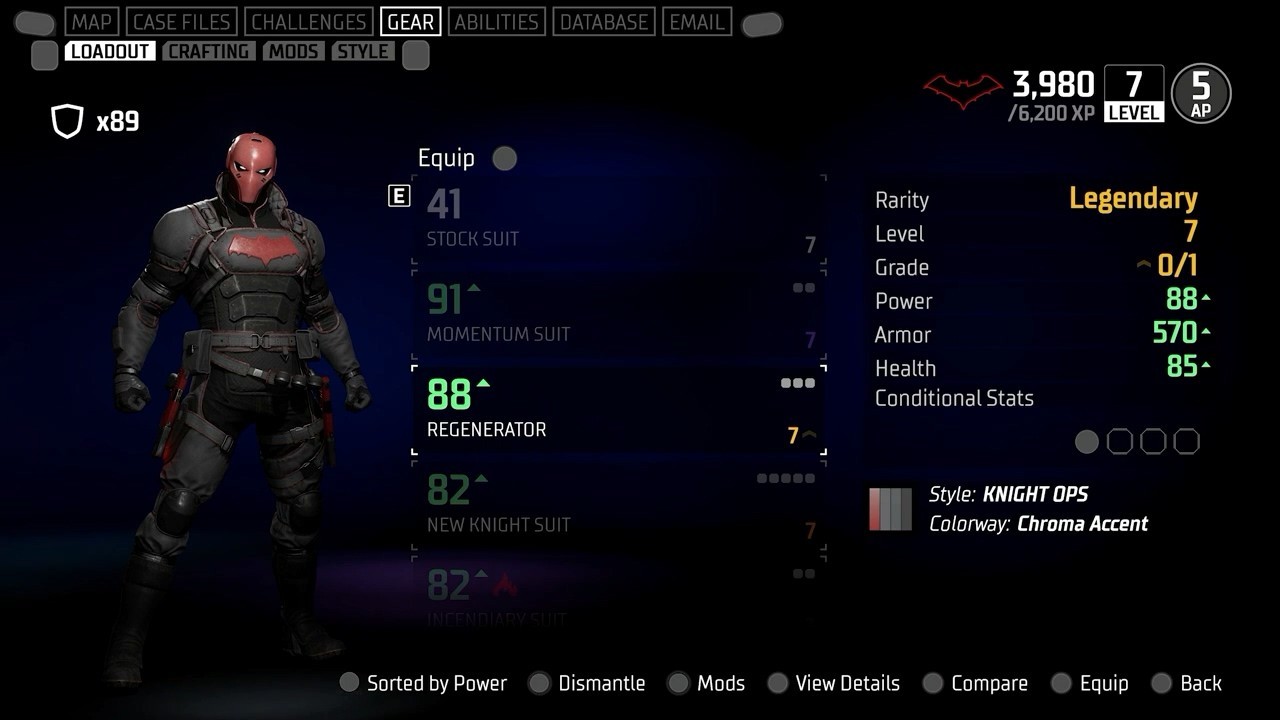Select the Gear tab
1280x720 pixels.
[410, 22]
